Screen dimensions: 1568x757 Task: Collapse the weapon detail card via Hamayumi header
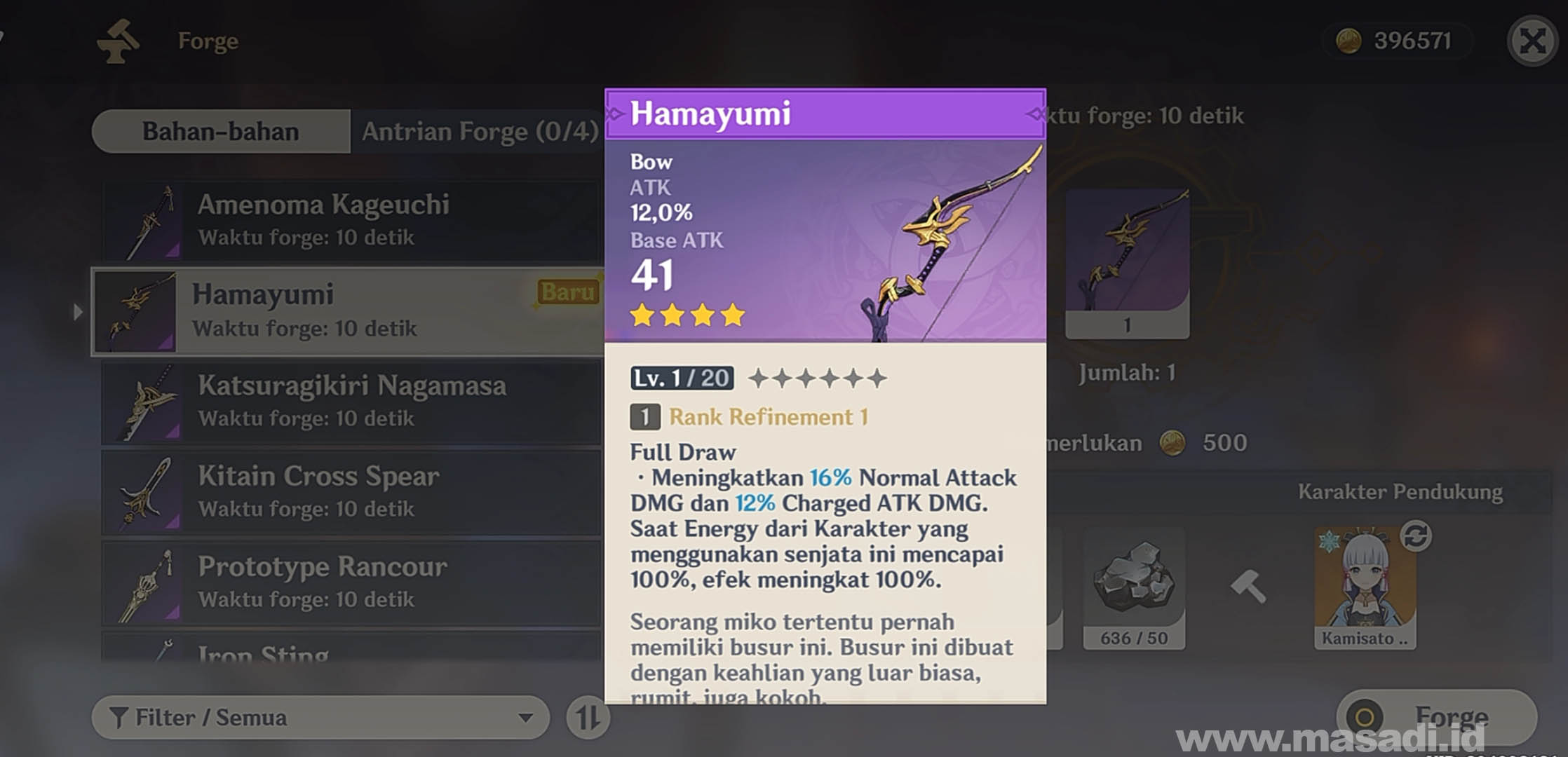point(712,112)
